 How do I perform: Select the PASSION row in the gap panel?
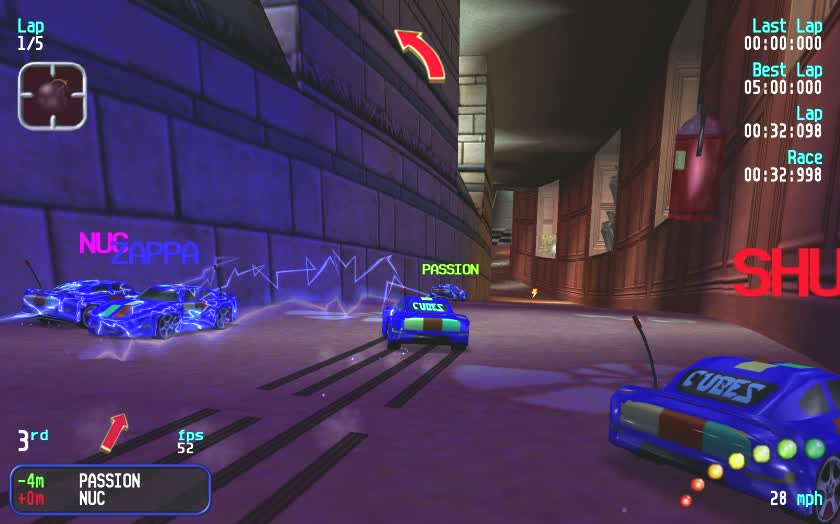tap(110, 480)
